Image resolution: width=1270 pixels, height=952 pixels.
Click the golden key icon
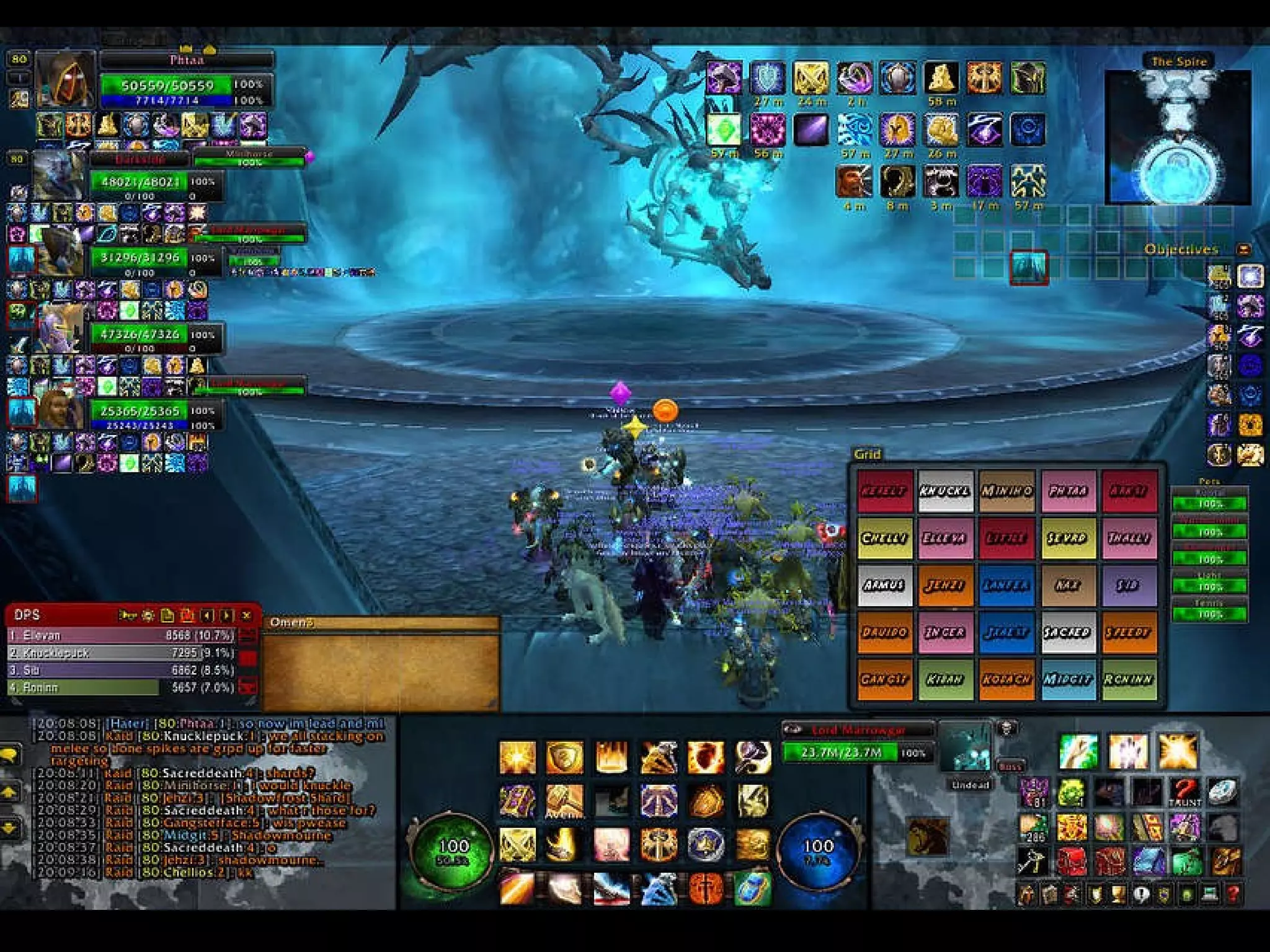point(1032,861)
